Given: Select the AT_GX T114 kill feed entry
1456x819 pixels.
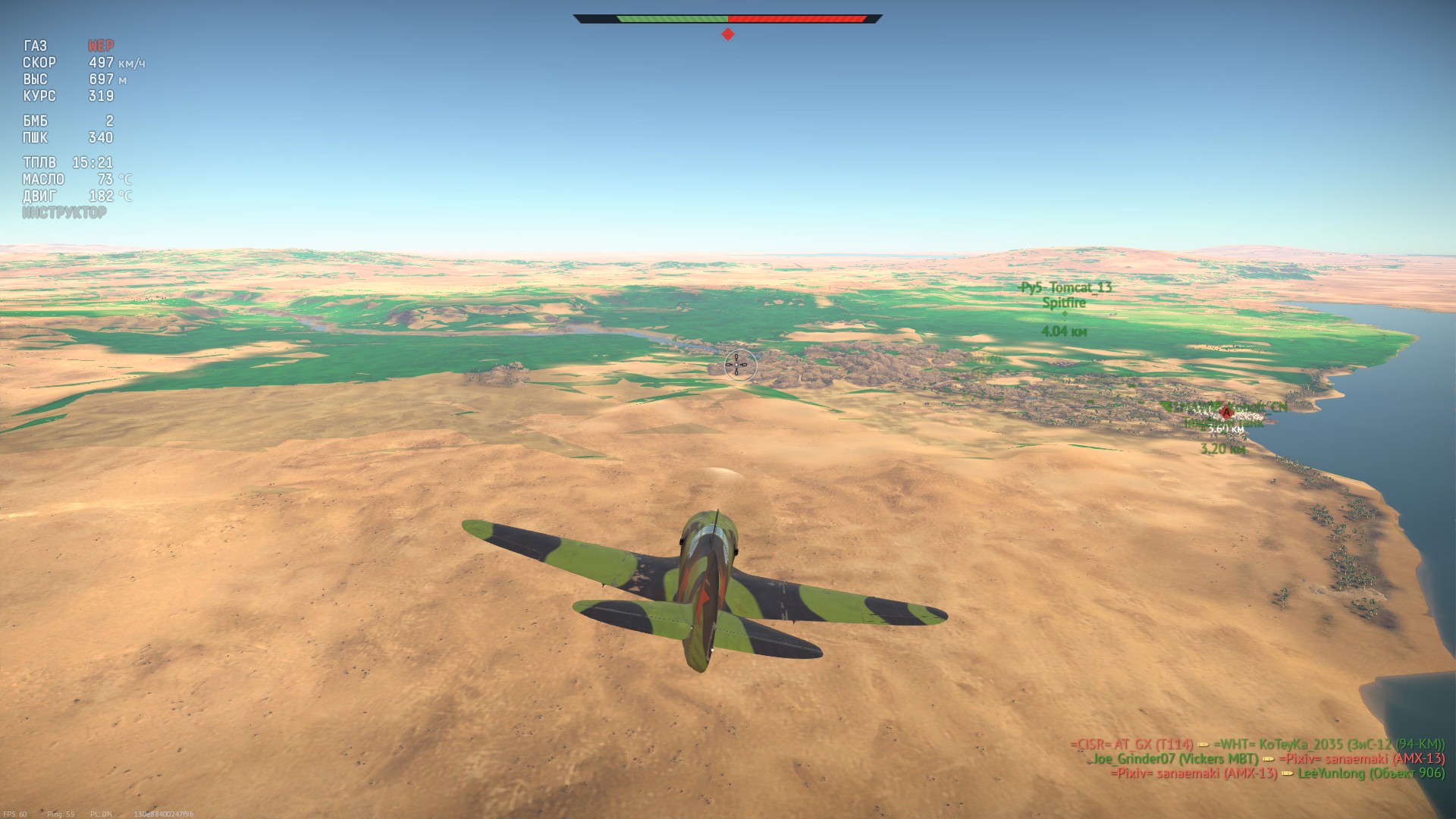Looking at the screenshot, I should (x=1131, y=745).
